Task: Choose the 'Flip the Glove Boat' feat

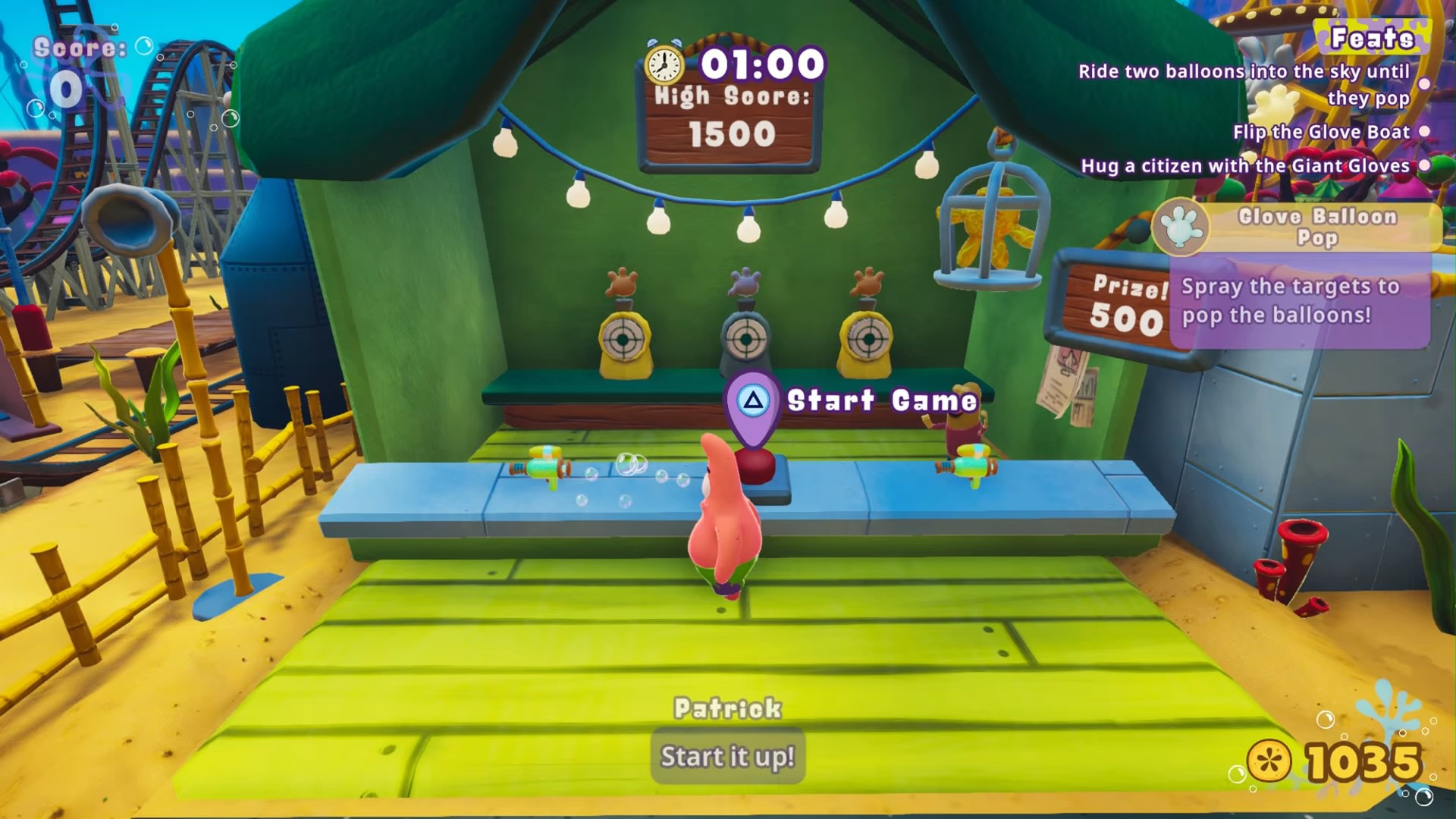Action: point(1321,132)
